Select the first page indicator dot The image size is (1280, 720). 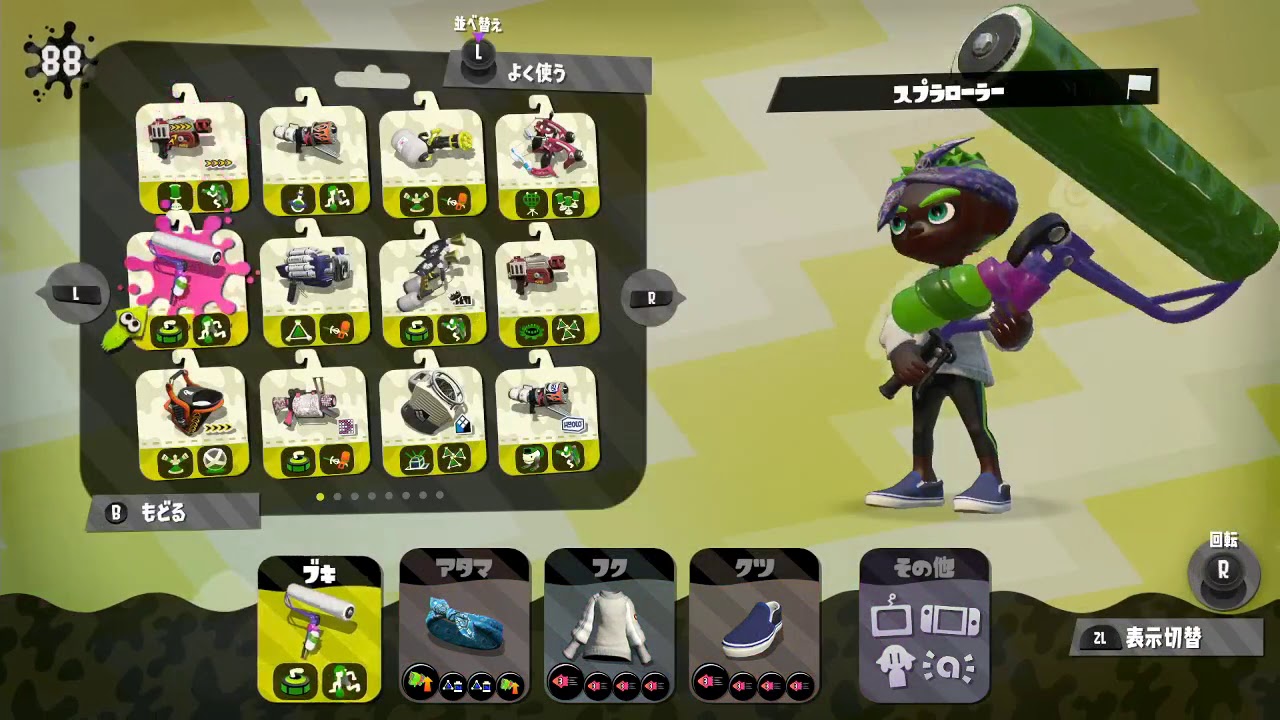(x=319, y=494)
